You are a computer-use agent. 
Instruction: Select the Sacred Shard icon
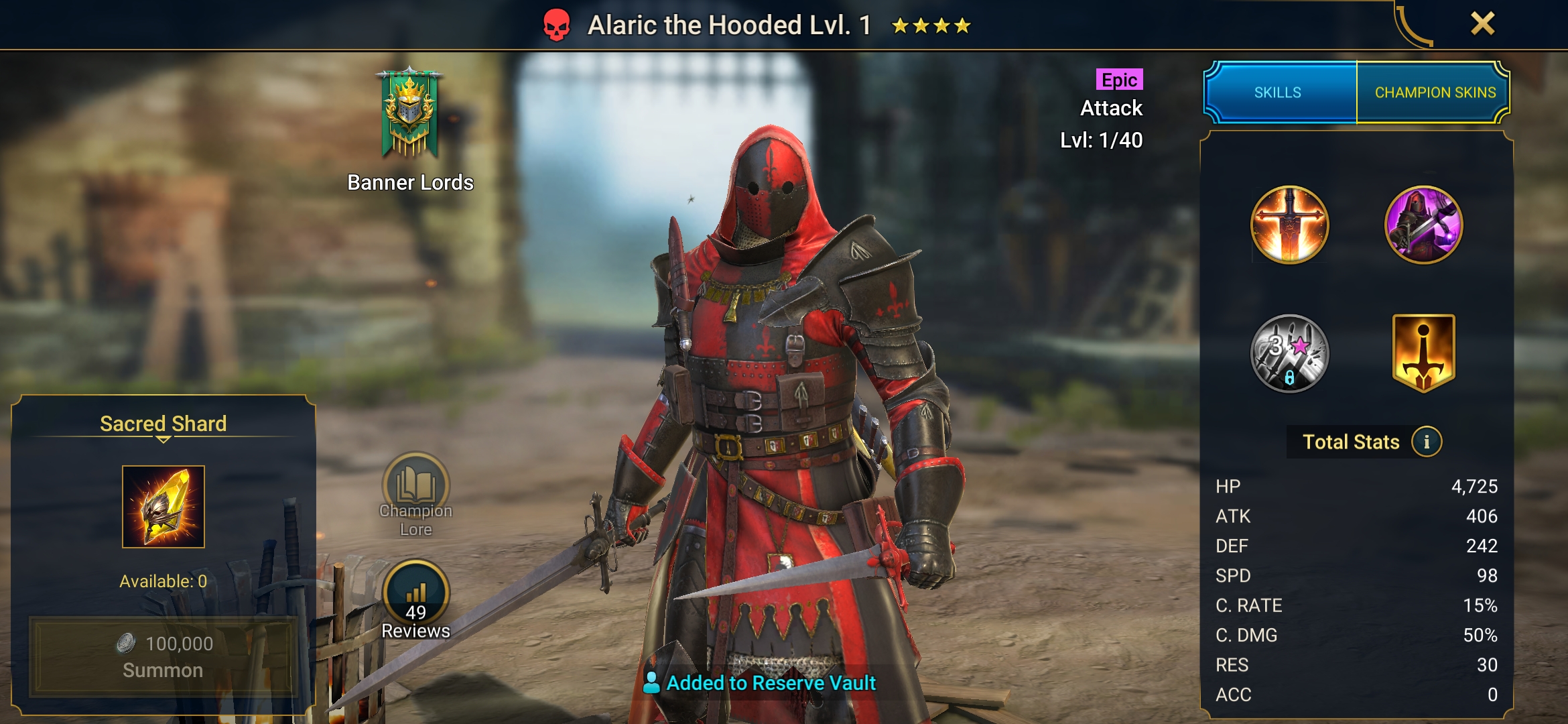pos(164,507)
